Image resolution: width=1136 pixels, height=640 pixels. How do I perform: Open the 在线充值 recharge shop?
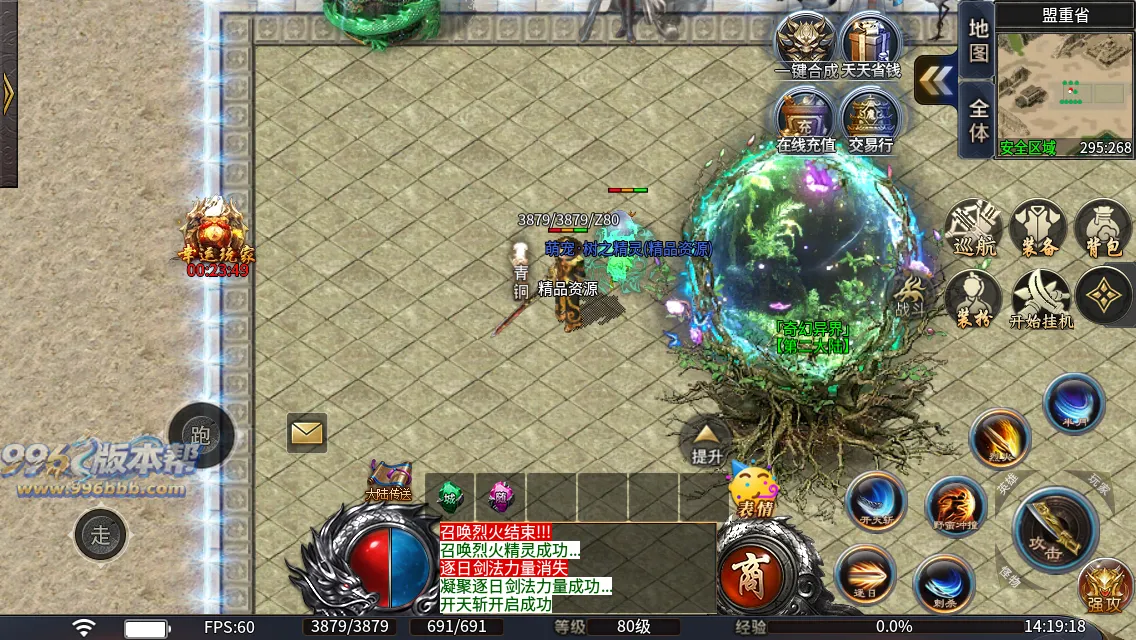[806, 120]
